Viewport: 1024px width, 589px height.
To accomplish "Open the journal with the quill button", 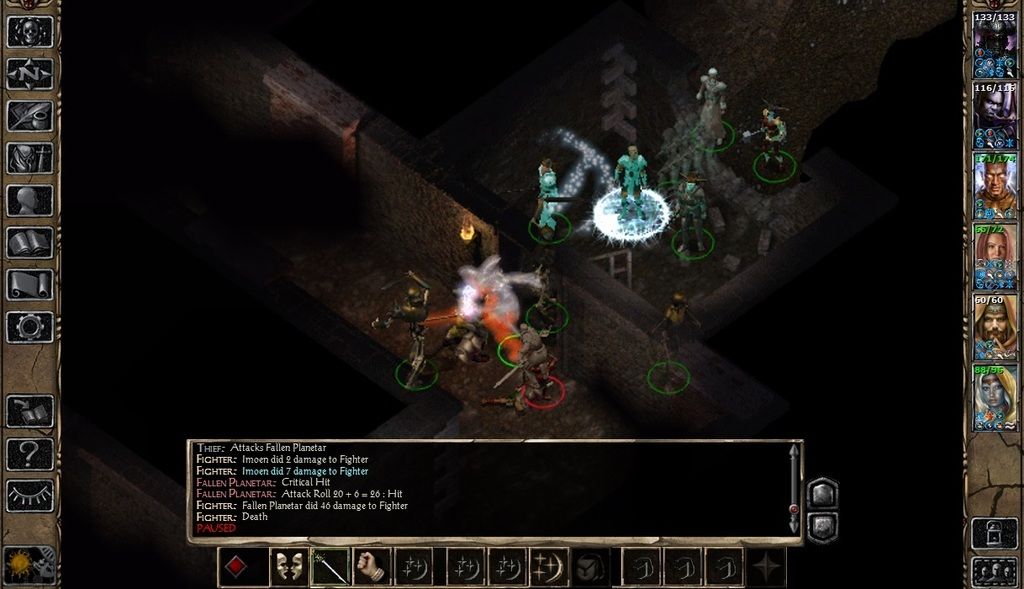I will point(29,116).
